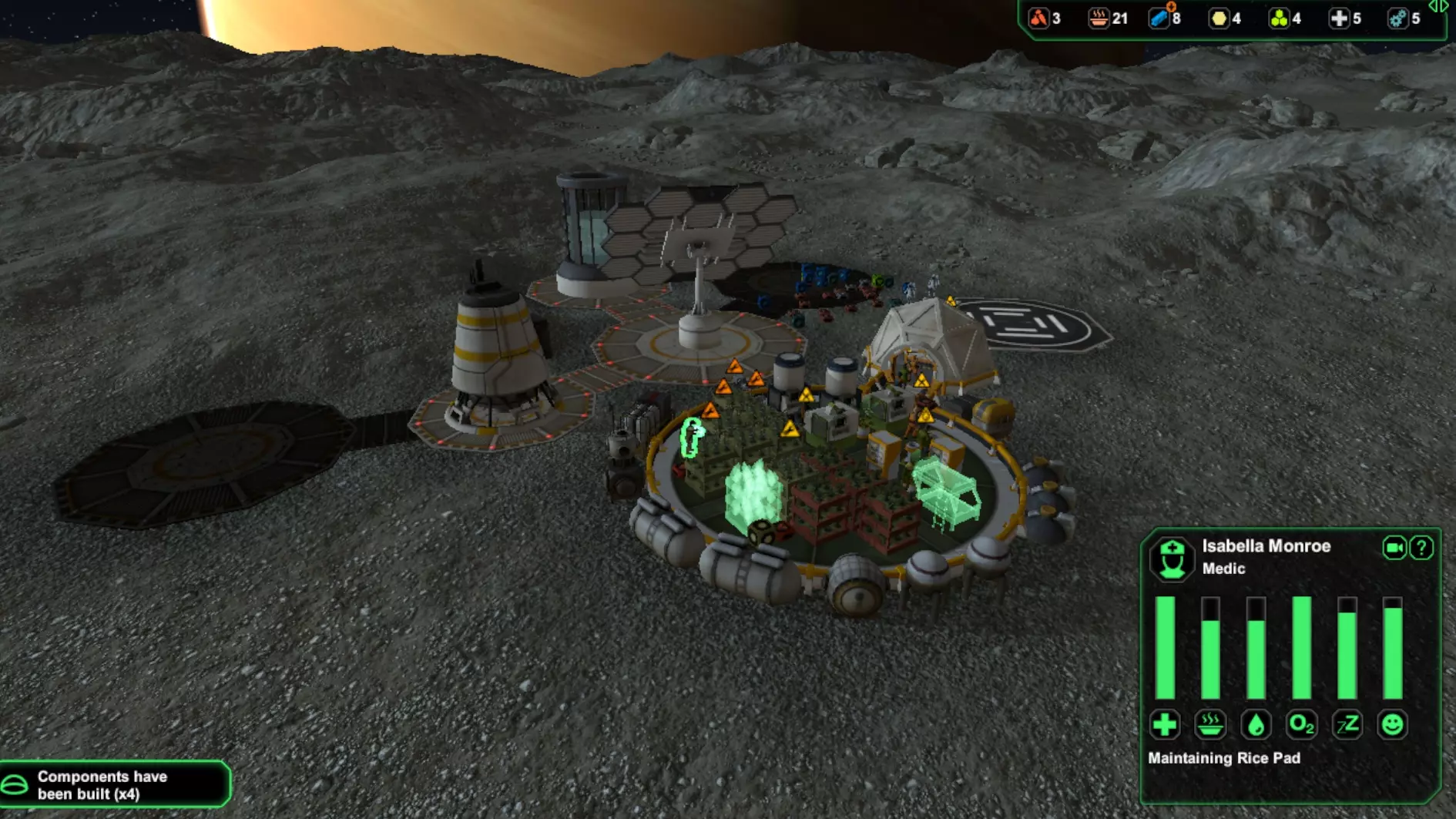Click the nutrition bowl status icon
The height and width of the screenshot is (819, 1456).
click(1210, 724)
